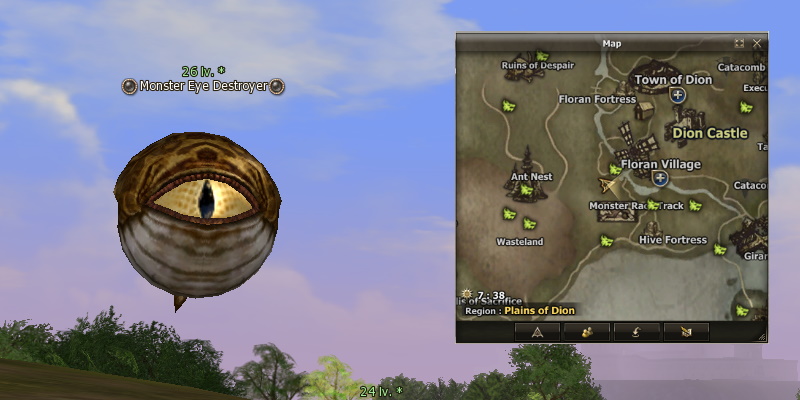Activate the first map toolbar button with triangle icon
Screen dimensions: 800x400
(x=537, y=332)
